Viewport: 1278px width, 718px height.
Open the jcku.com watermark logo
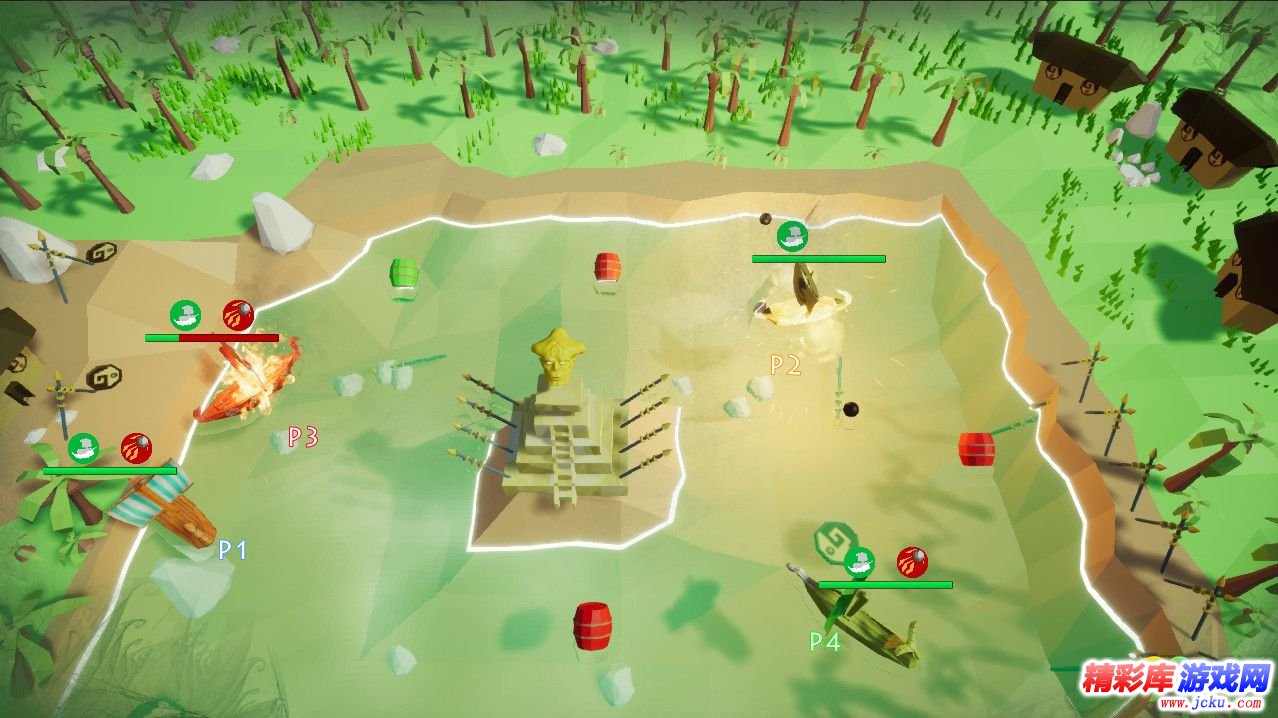click(x=1175, y=685)
